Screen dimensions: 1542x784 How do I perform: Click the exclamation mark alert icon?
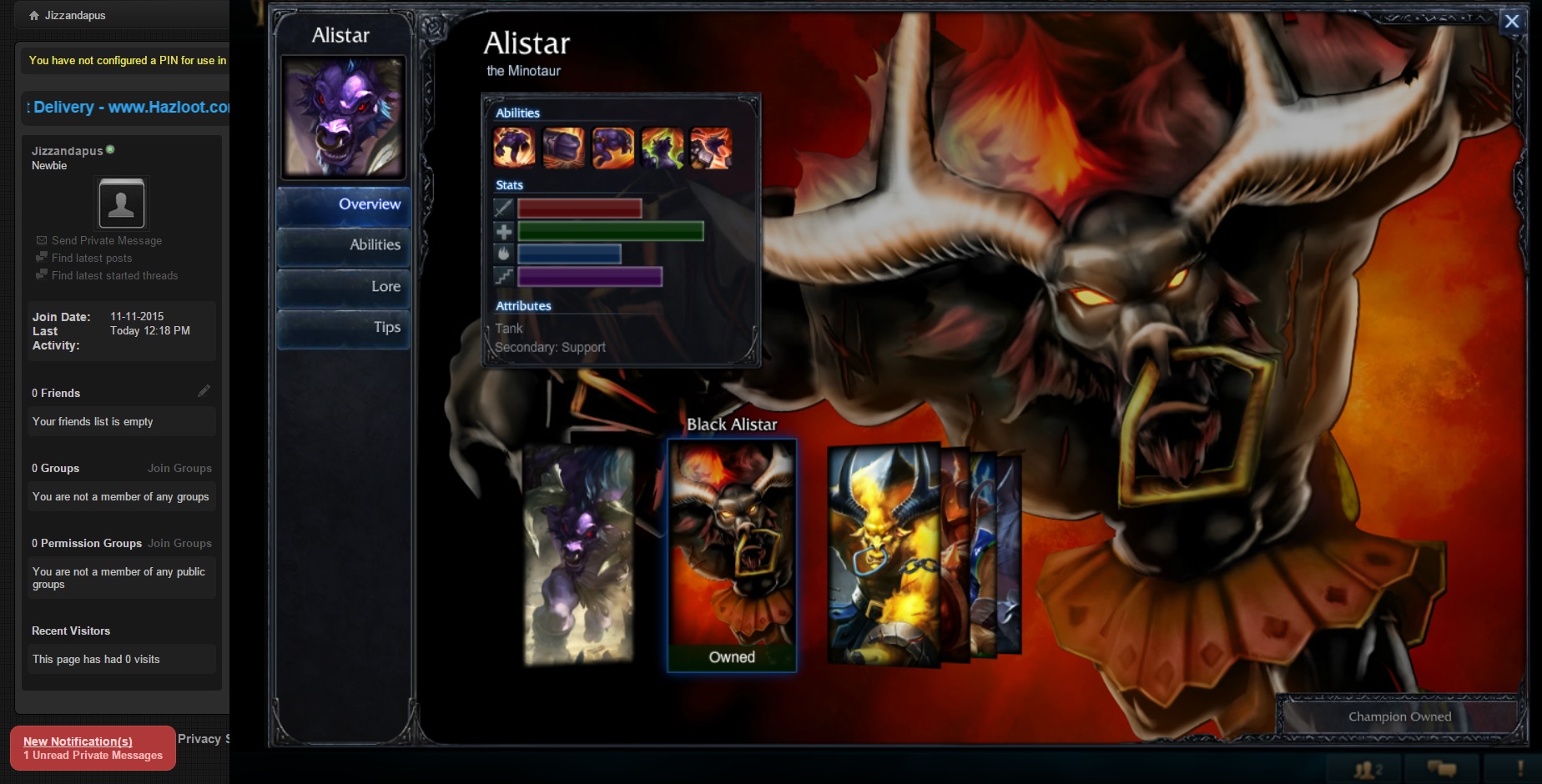tap(1519, 769)
